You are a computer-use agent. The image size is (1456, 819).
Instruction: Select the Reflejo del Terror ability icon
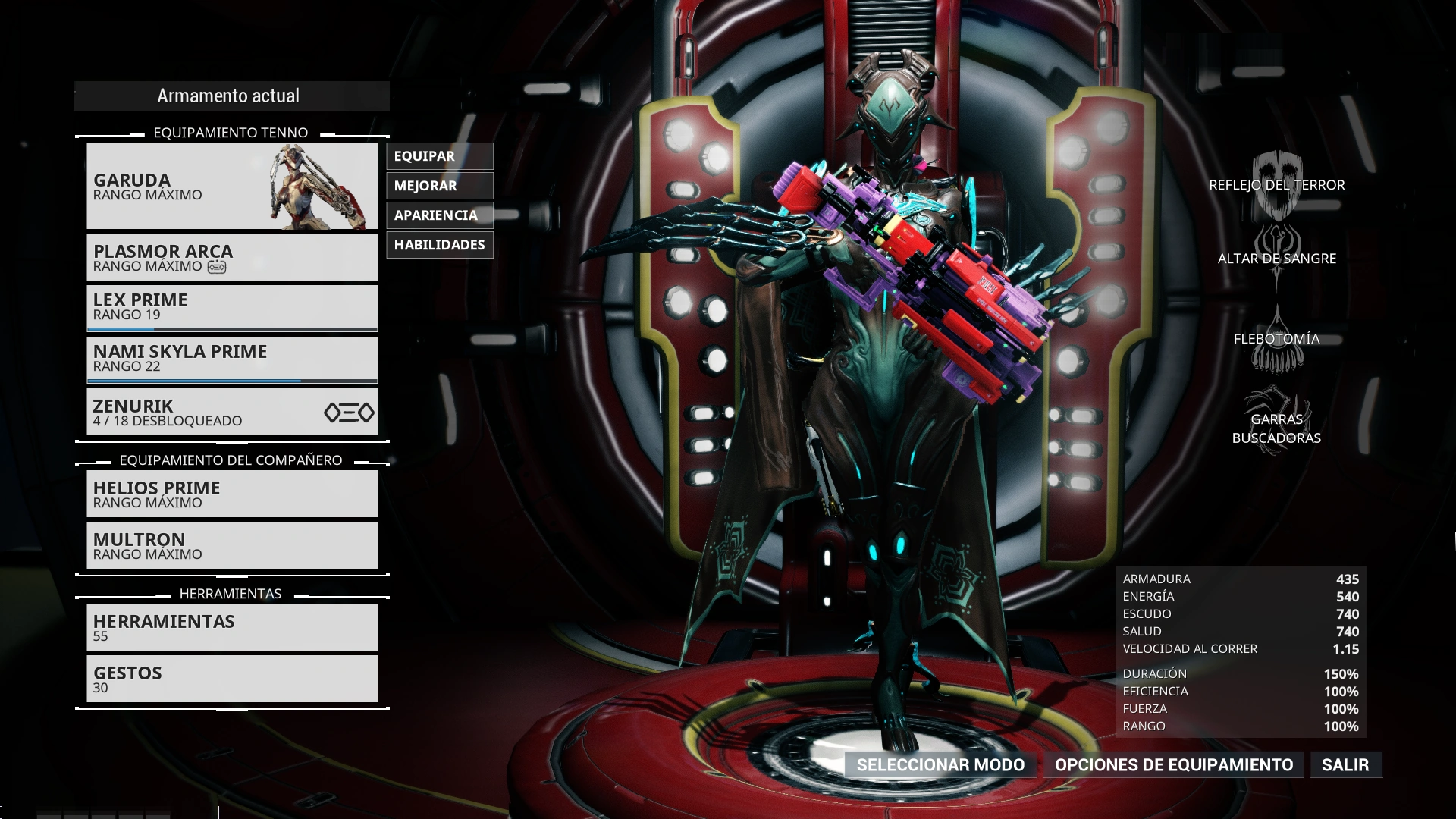pyautogui.click(x=1277, y=184)
